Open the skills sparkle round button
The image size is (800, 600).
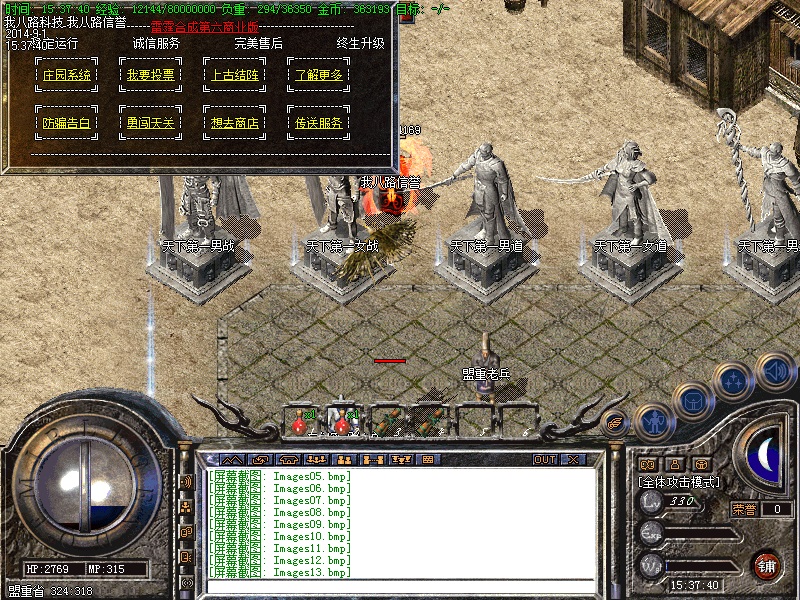[735, 381]
